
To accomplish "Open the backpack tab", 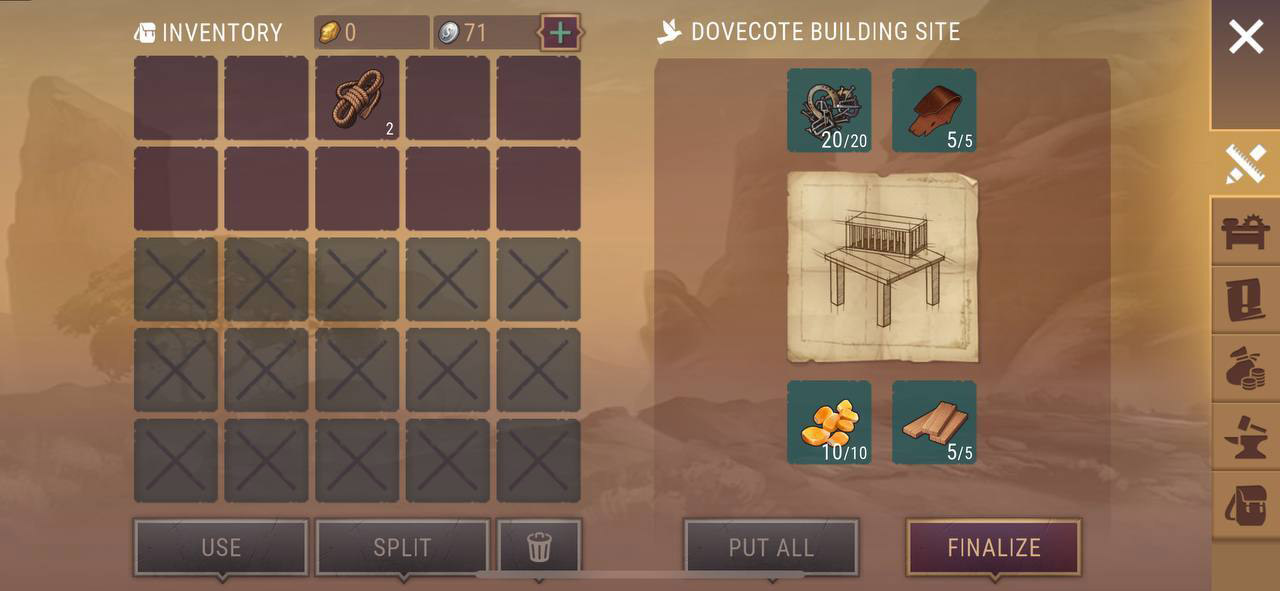I will click(1246, 505).
